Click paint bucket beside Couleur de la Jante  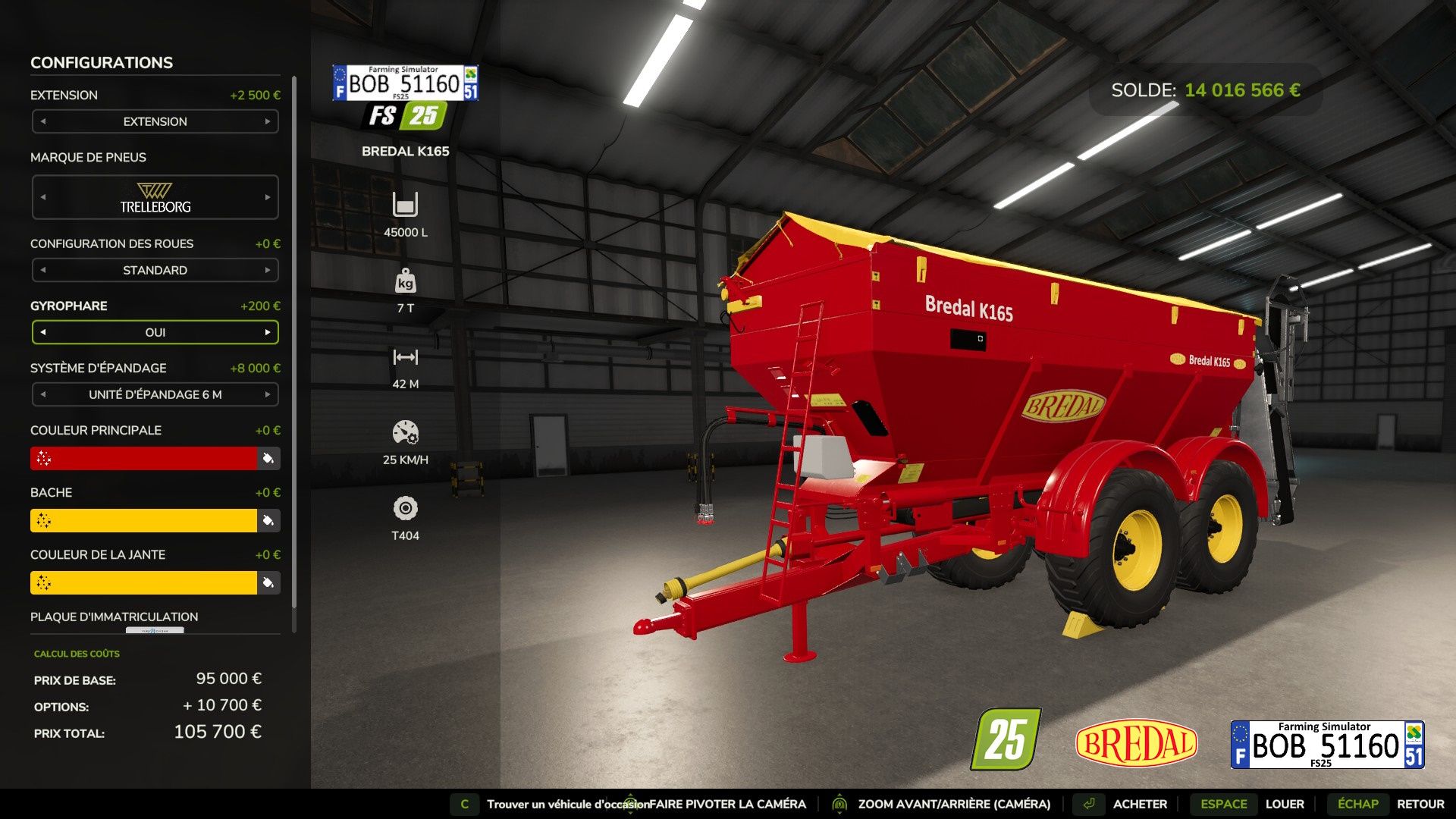pos(268,582)
